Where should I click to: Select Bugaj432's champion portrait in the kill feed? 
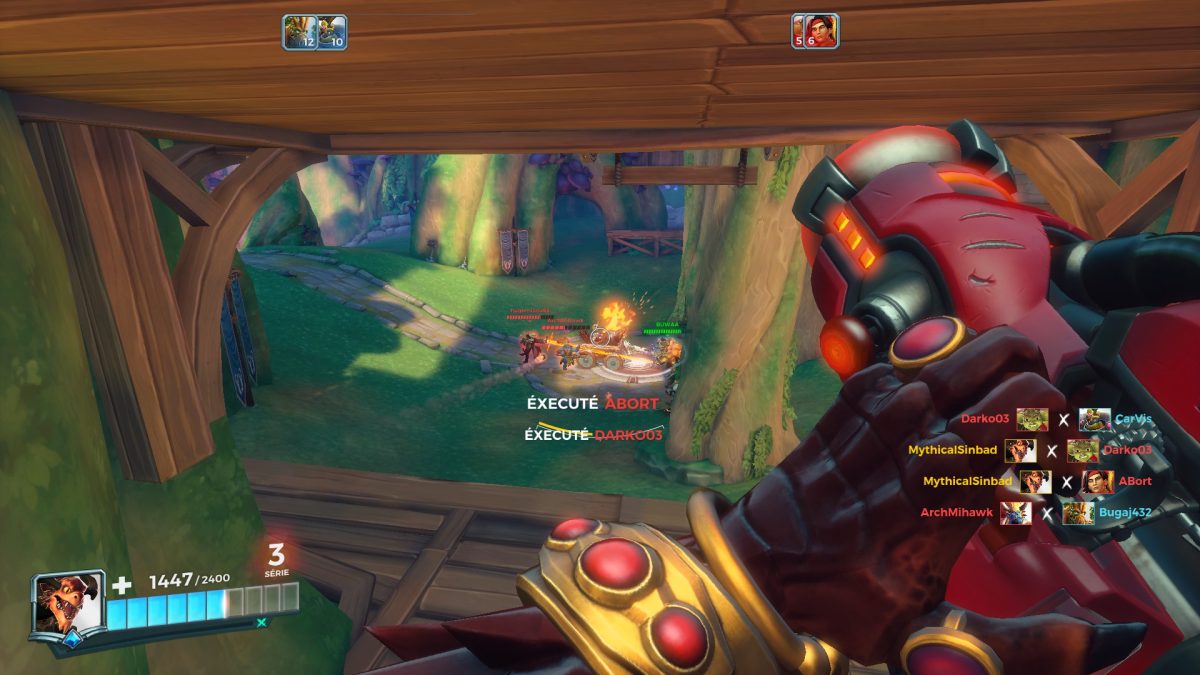click(x=1078, y=513)
